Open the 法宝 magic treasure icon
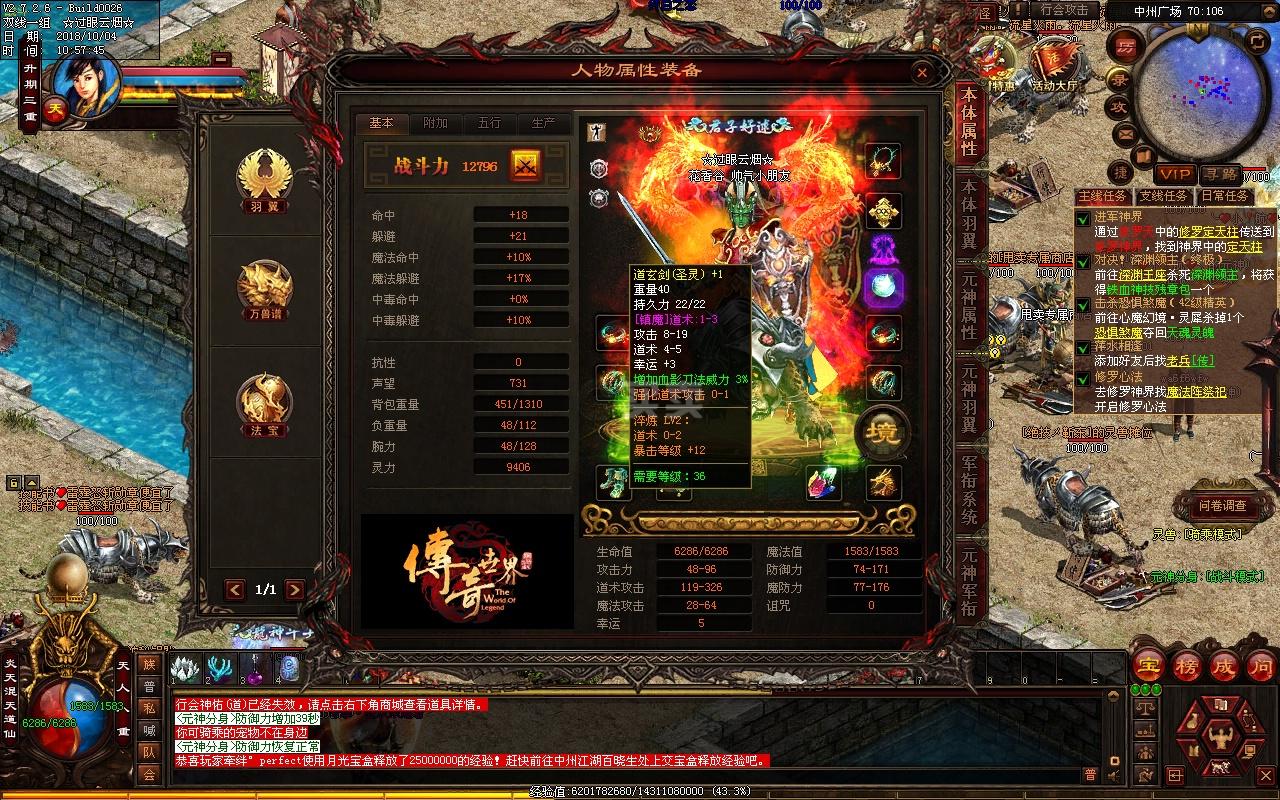Screen dimensions: 1280x800 click(x=267, y=400)
